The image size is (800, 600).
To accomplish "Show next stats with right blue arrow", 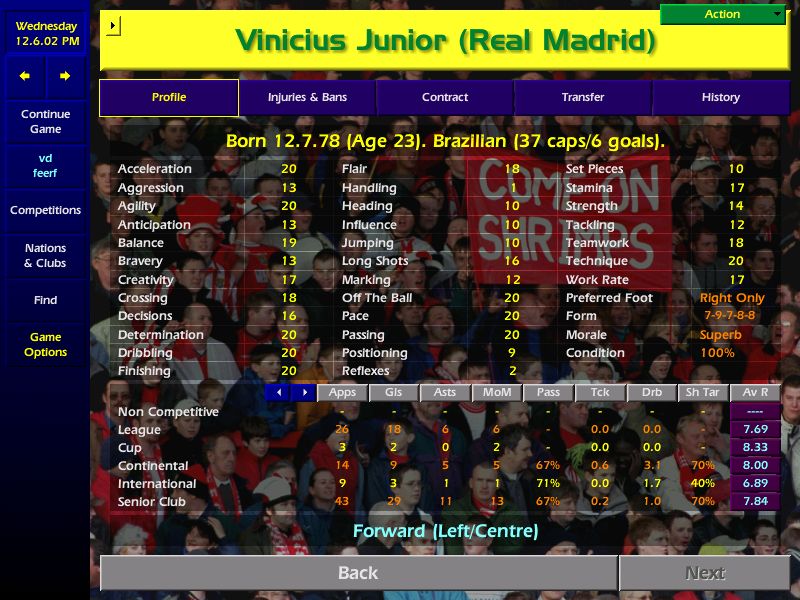I will [304, 393].
